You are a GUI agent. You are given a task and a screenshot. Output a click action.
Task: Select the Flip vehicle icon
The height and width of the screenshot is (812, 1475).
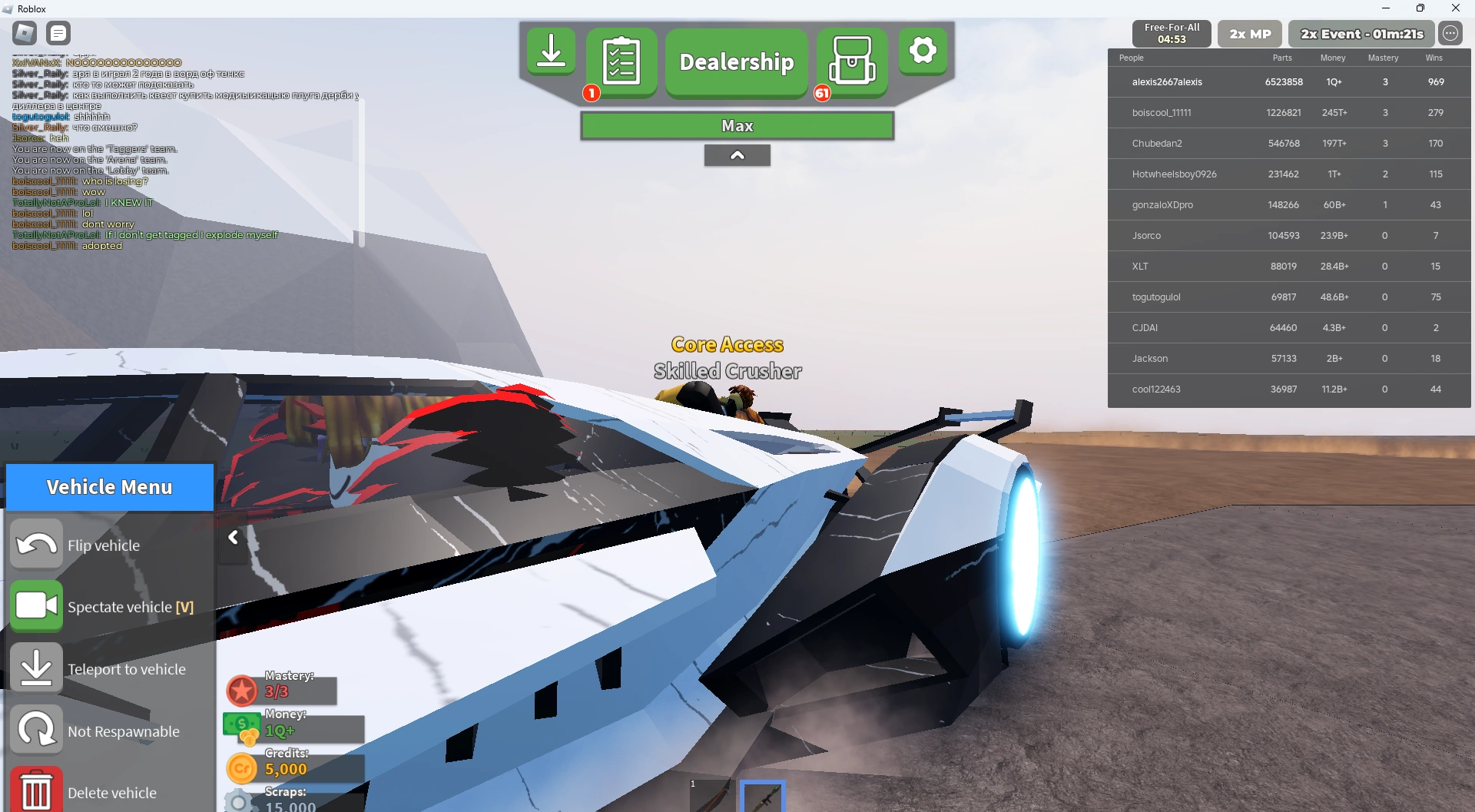coord(36,544)
